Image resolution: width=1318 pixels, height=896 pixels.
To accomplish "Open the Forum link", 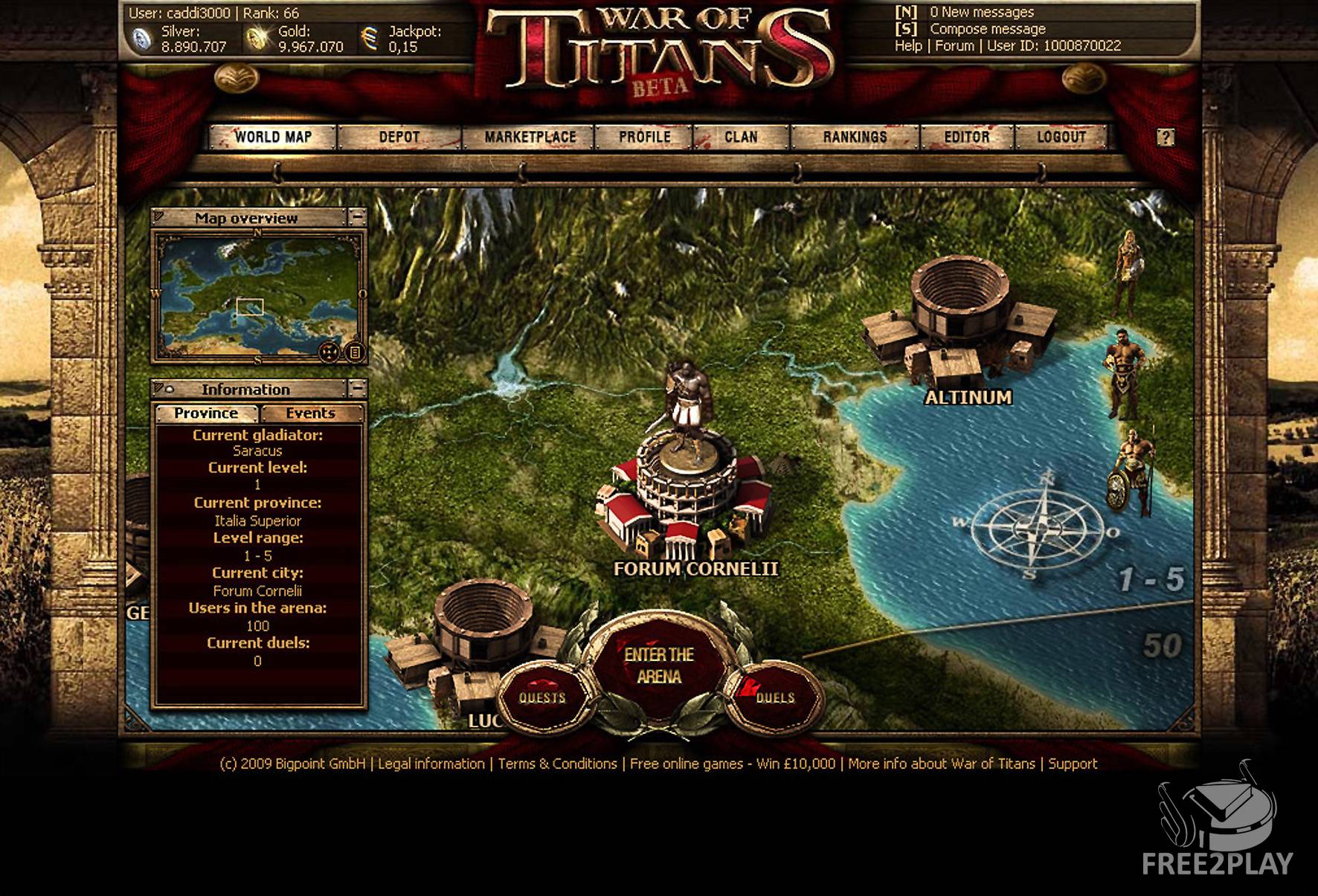I will pyautogui.click(x=954, y=45).
